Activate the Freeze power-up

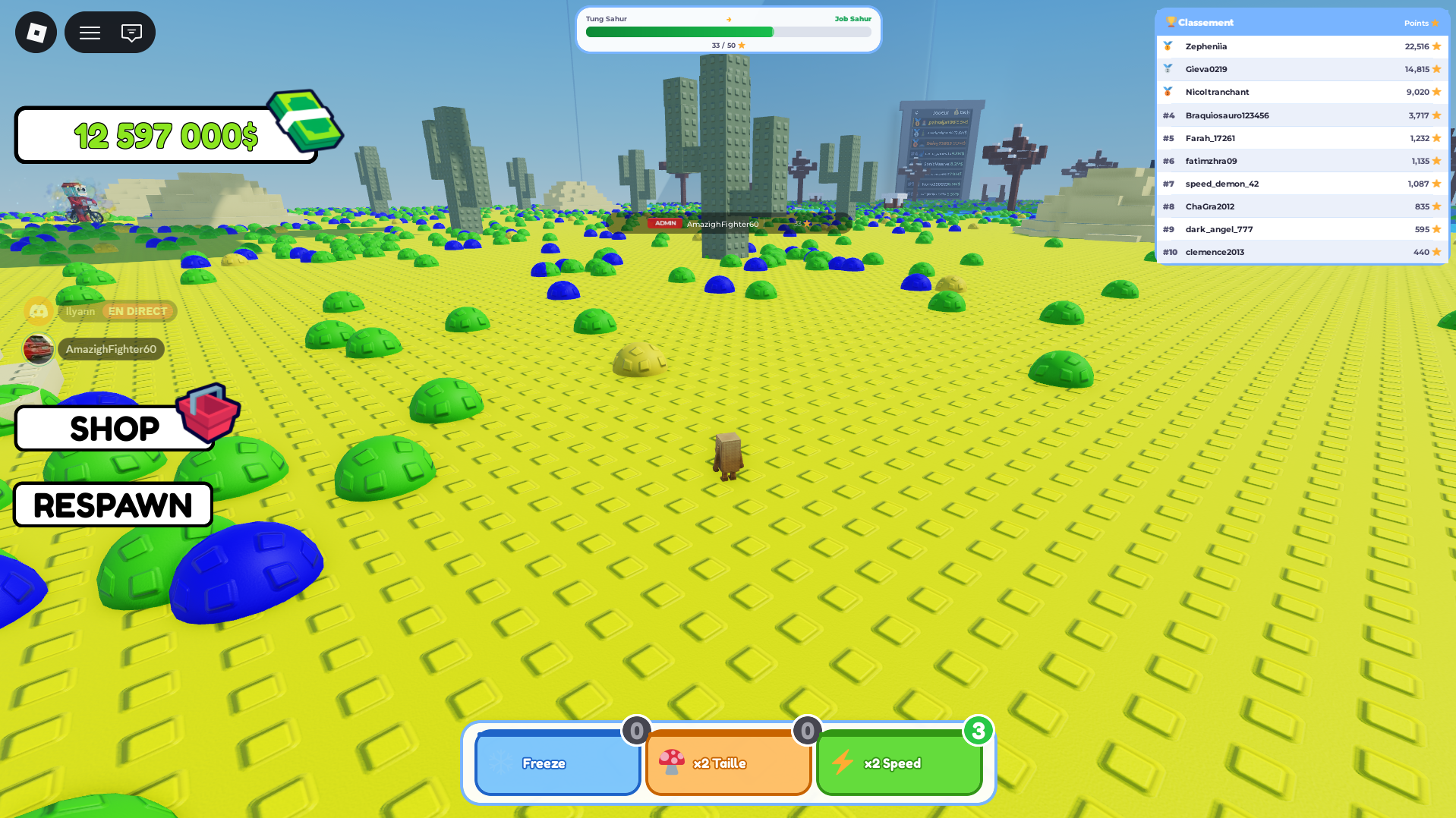pos(557,763)
